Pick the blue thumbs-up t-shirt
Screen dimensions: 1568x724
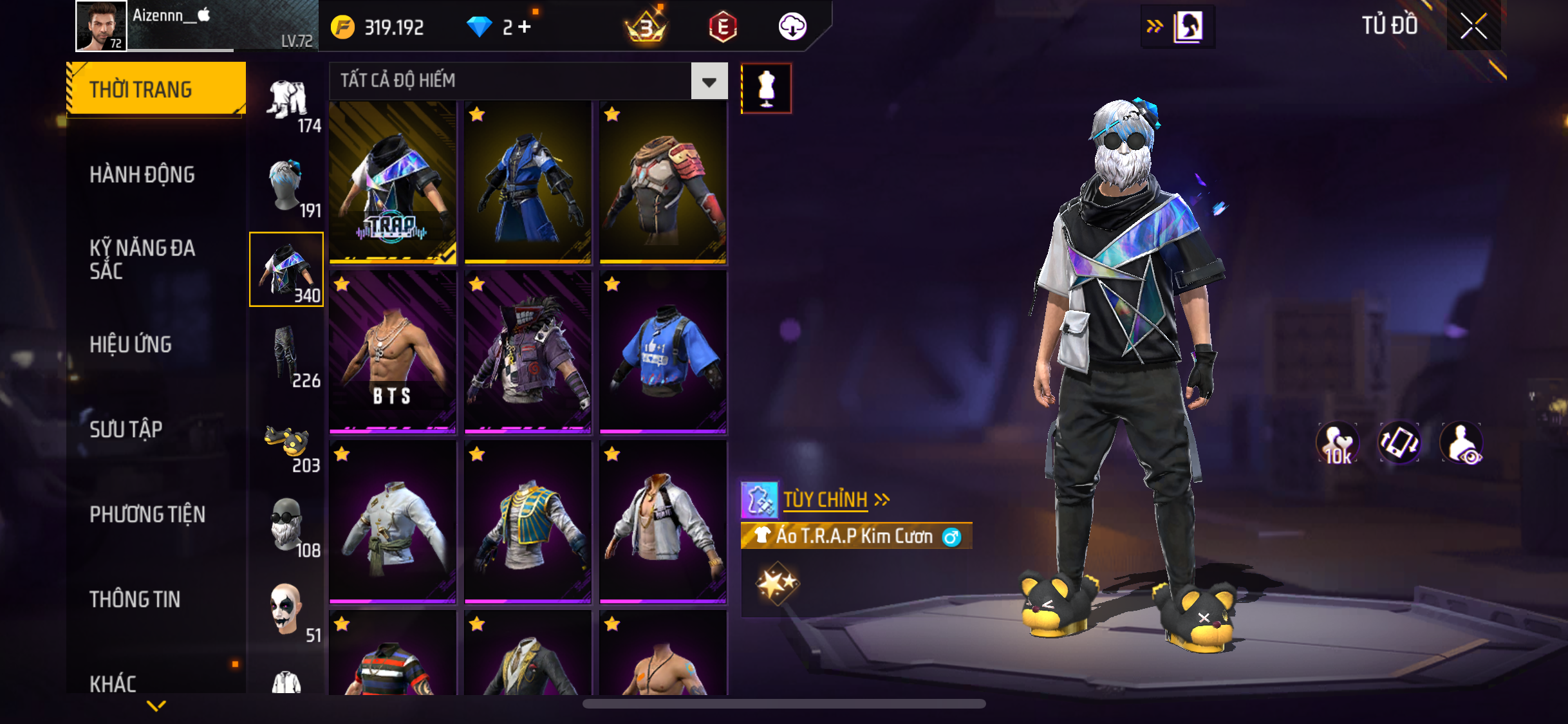pos(663,352)
